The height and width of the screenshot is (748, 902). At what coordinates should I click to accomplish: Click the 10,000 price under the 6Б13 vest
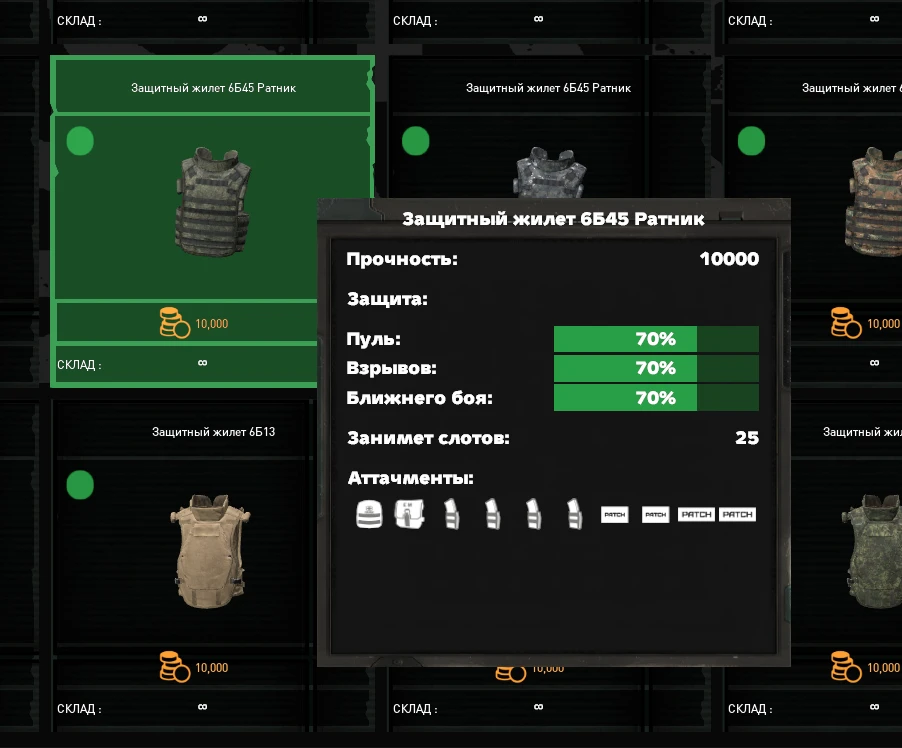195,667
